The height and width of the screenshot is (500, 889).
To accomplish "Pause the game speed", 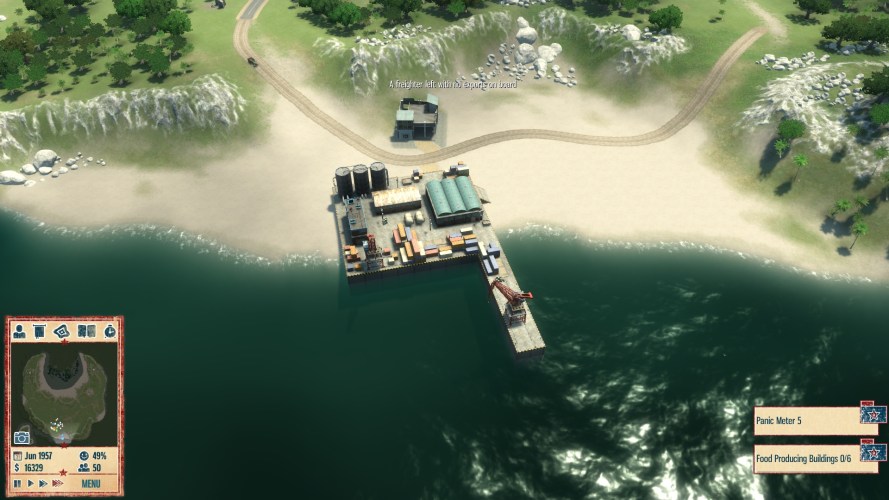I will click(x=17, y=484).
